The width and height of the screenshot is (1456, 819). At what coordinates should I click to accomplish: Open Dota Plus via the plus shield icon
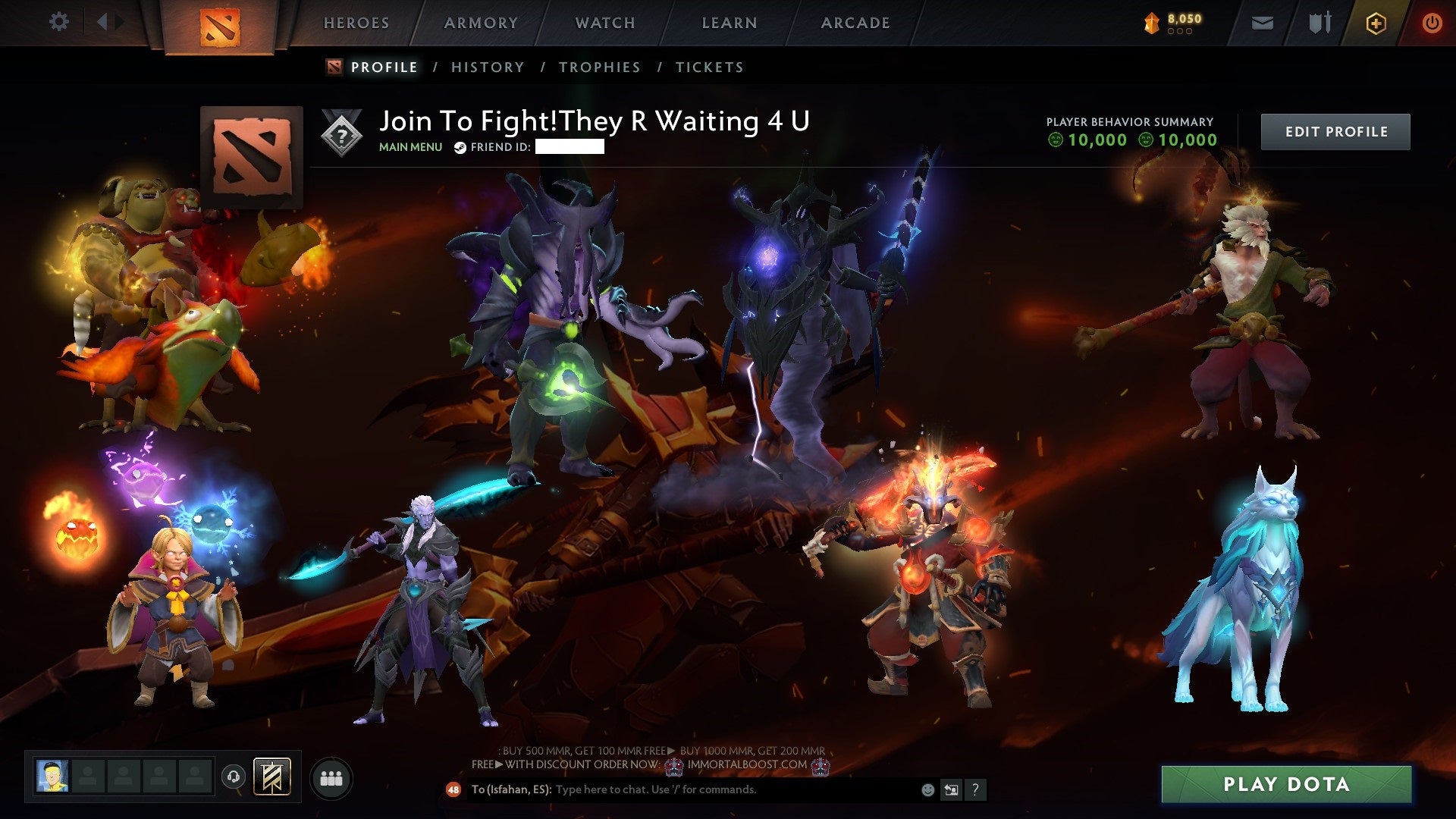[x=1375, y=21]
